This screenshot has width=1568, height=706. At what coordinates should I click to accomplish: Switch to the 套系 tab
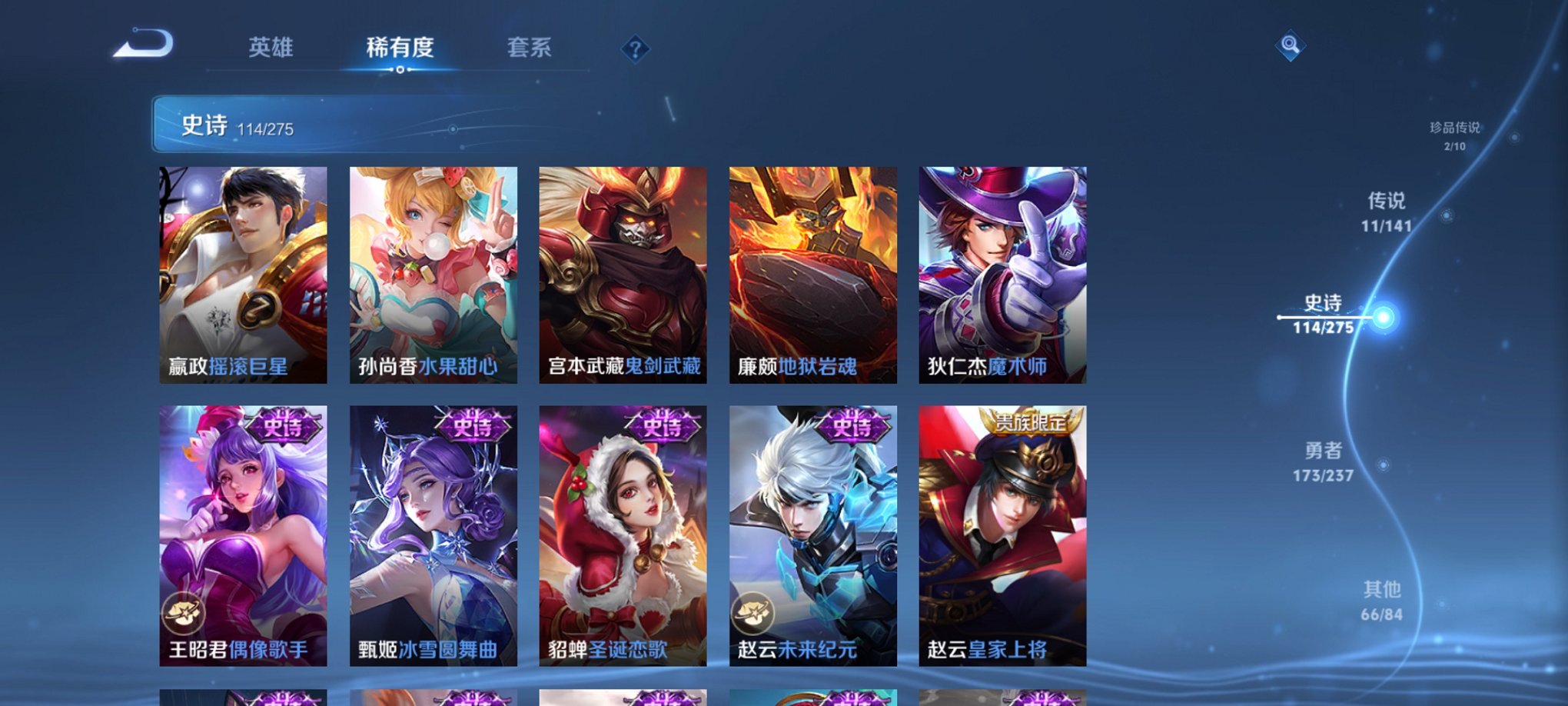536,48
